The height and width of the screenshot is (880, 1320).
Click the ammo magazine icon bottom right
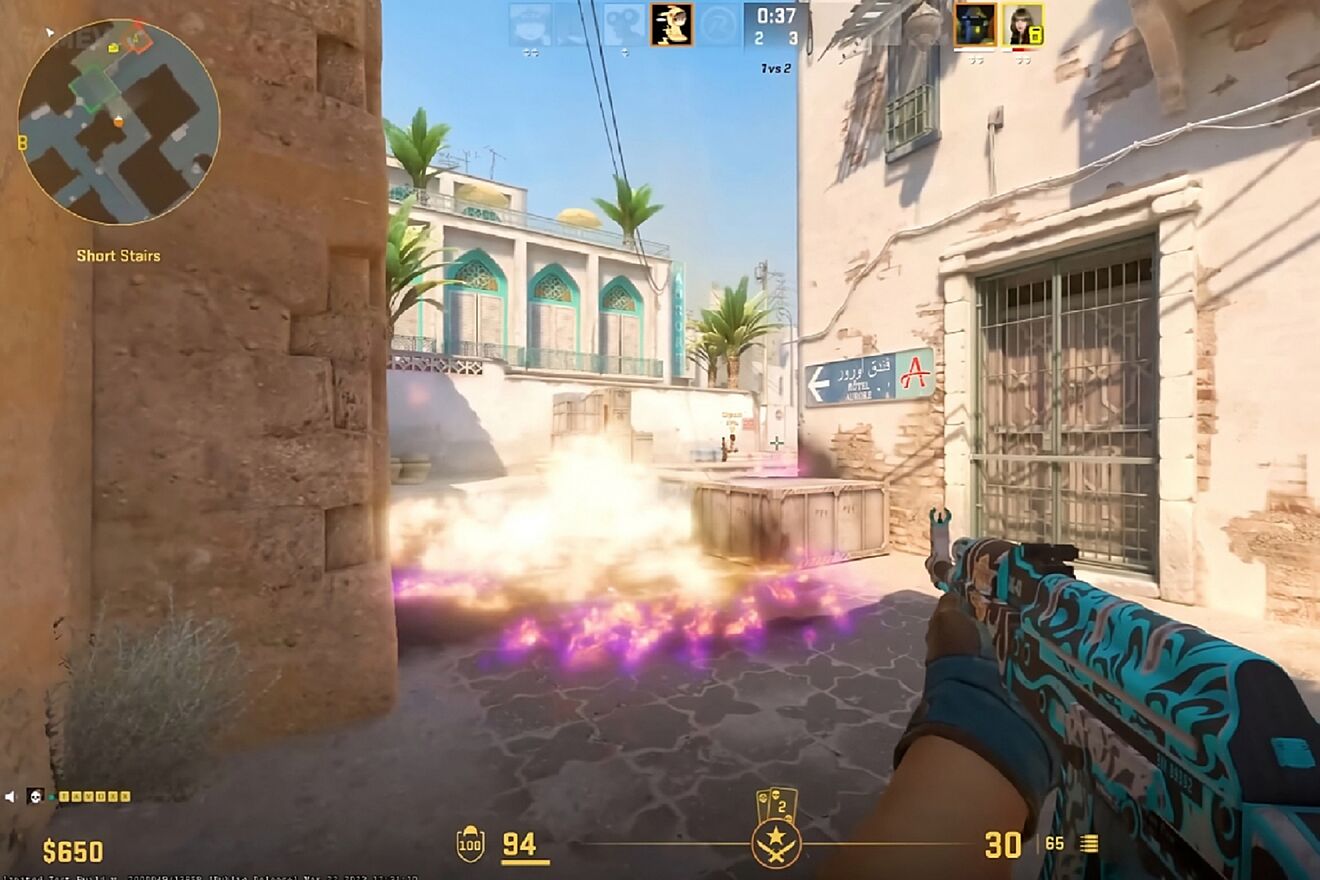[x=1087, y=845]
